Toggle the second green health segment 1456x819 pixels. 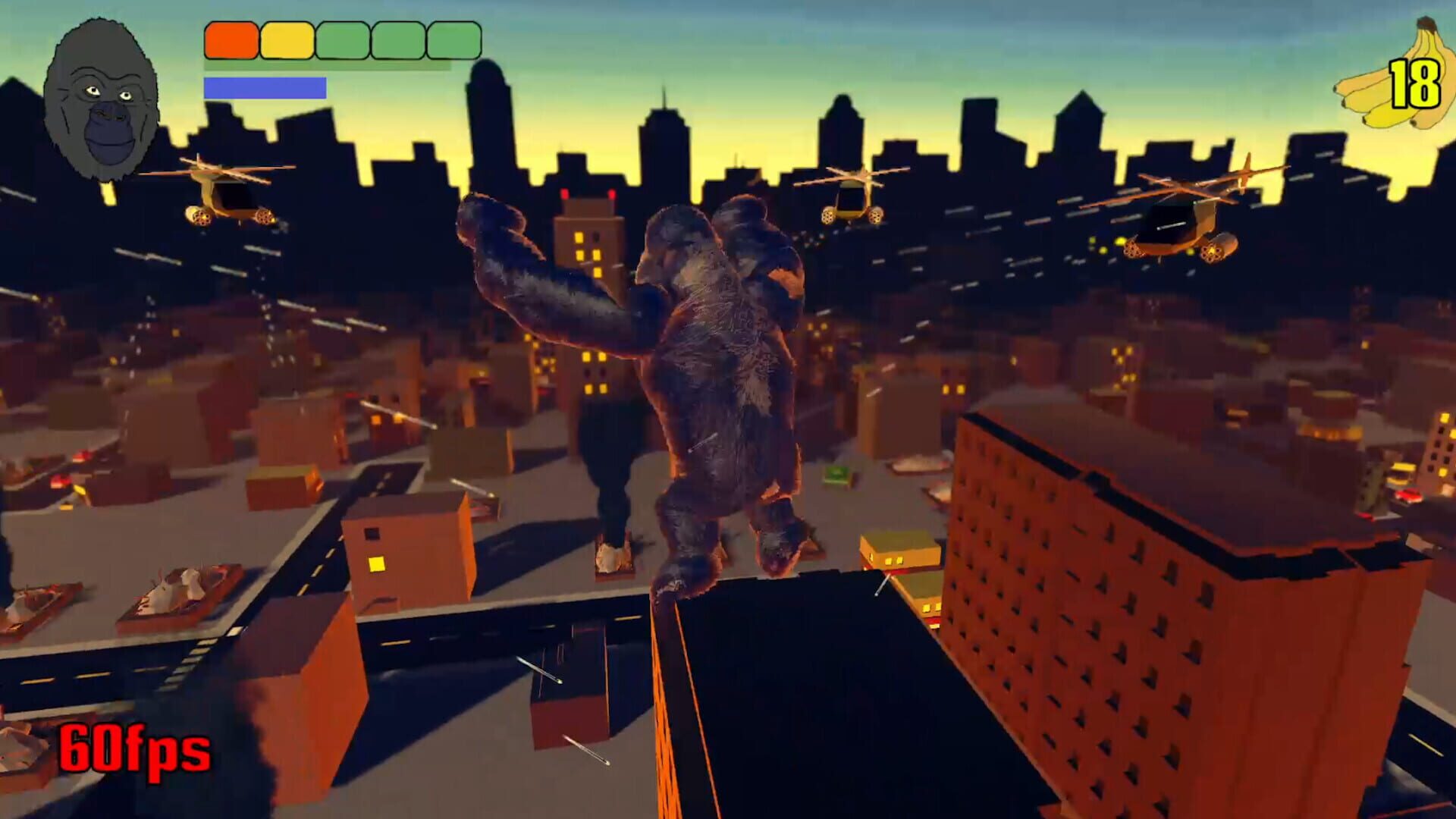pyautogui.click(x=397, y=39)
